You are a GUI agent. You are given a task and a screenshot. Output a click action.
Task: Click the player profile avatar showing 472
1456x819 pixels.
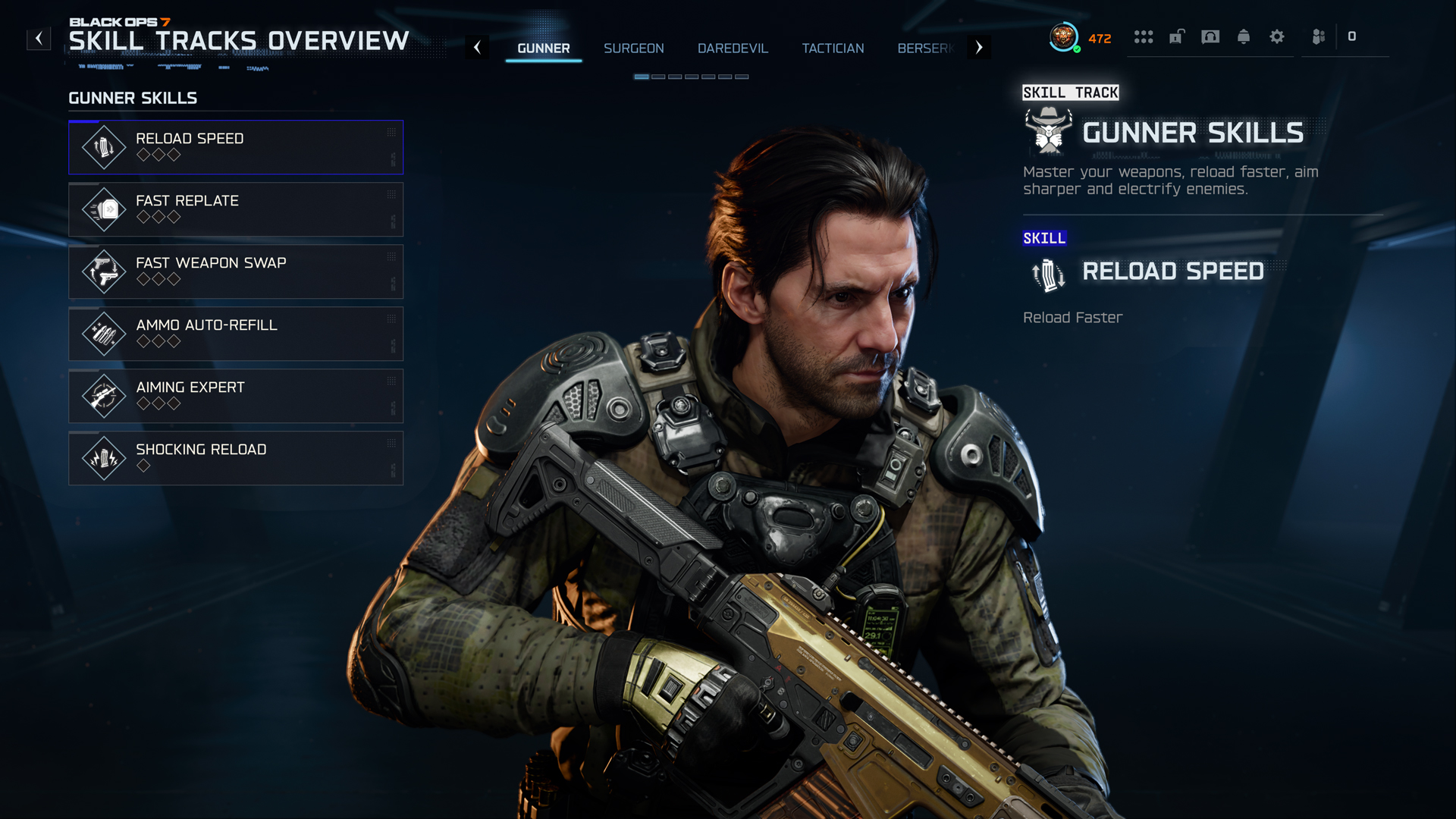coord(1064,36)
